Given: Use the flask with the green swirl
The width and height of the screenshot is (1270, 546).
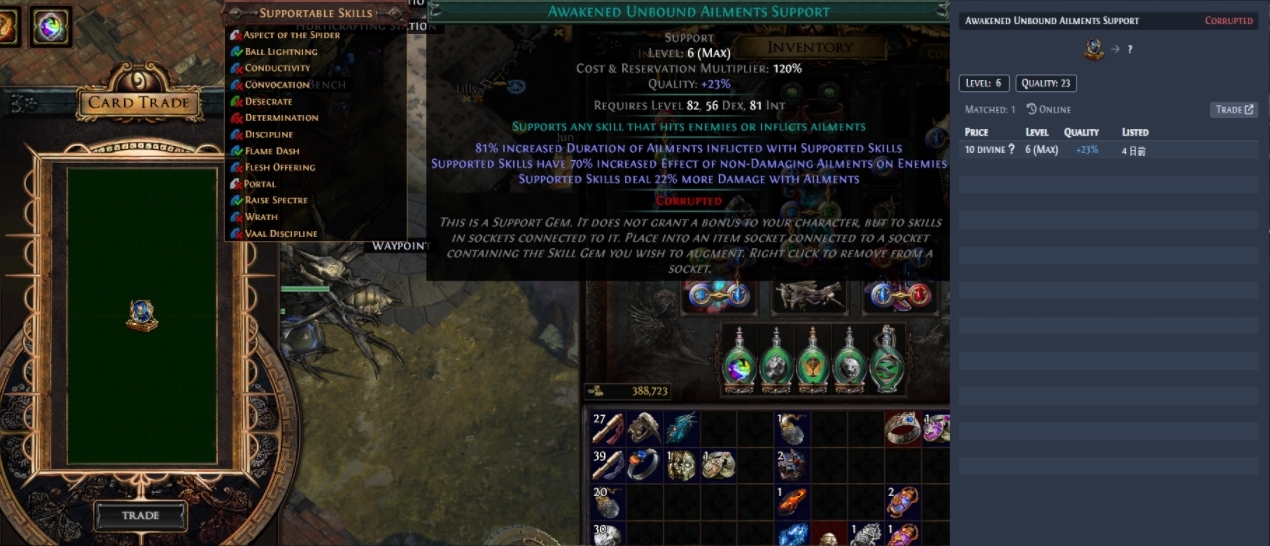Looking at the screenshot, I should pos(885,361).
